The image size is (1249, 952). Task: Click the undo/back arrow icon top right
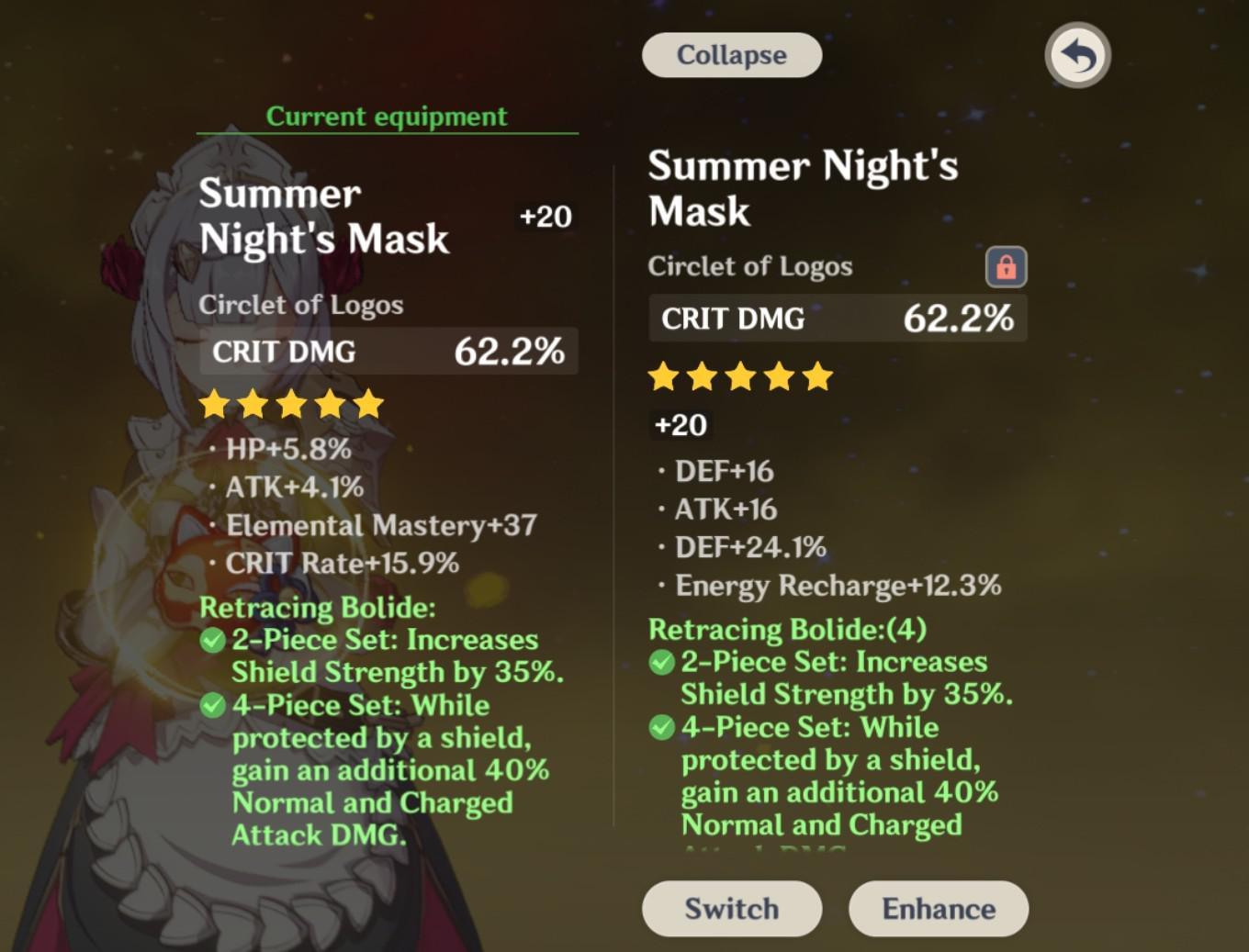point(1076,55)
